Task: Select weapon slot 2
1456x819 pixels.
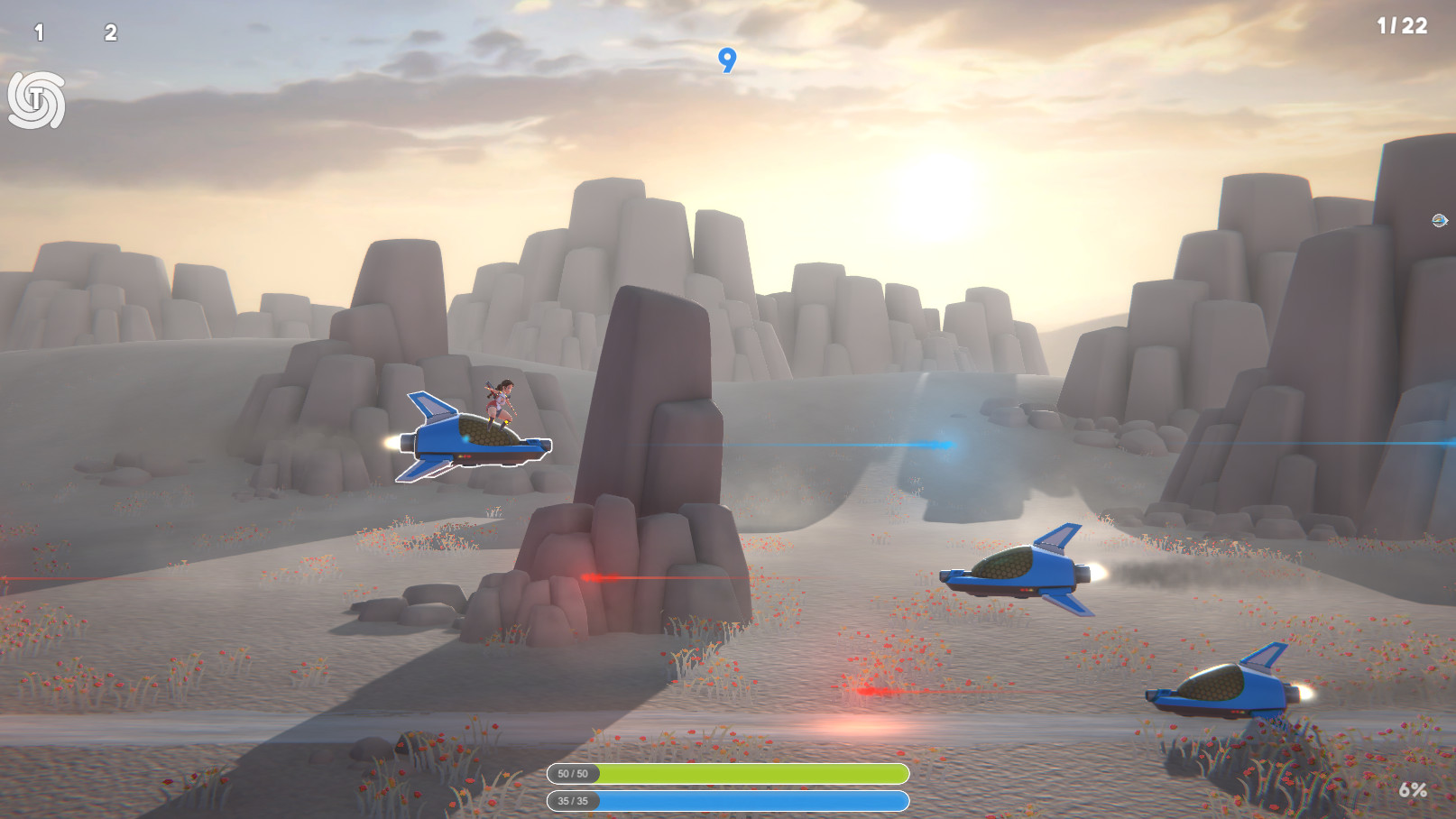Action: click(108, 32)
